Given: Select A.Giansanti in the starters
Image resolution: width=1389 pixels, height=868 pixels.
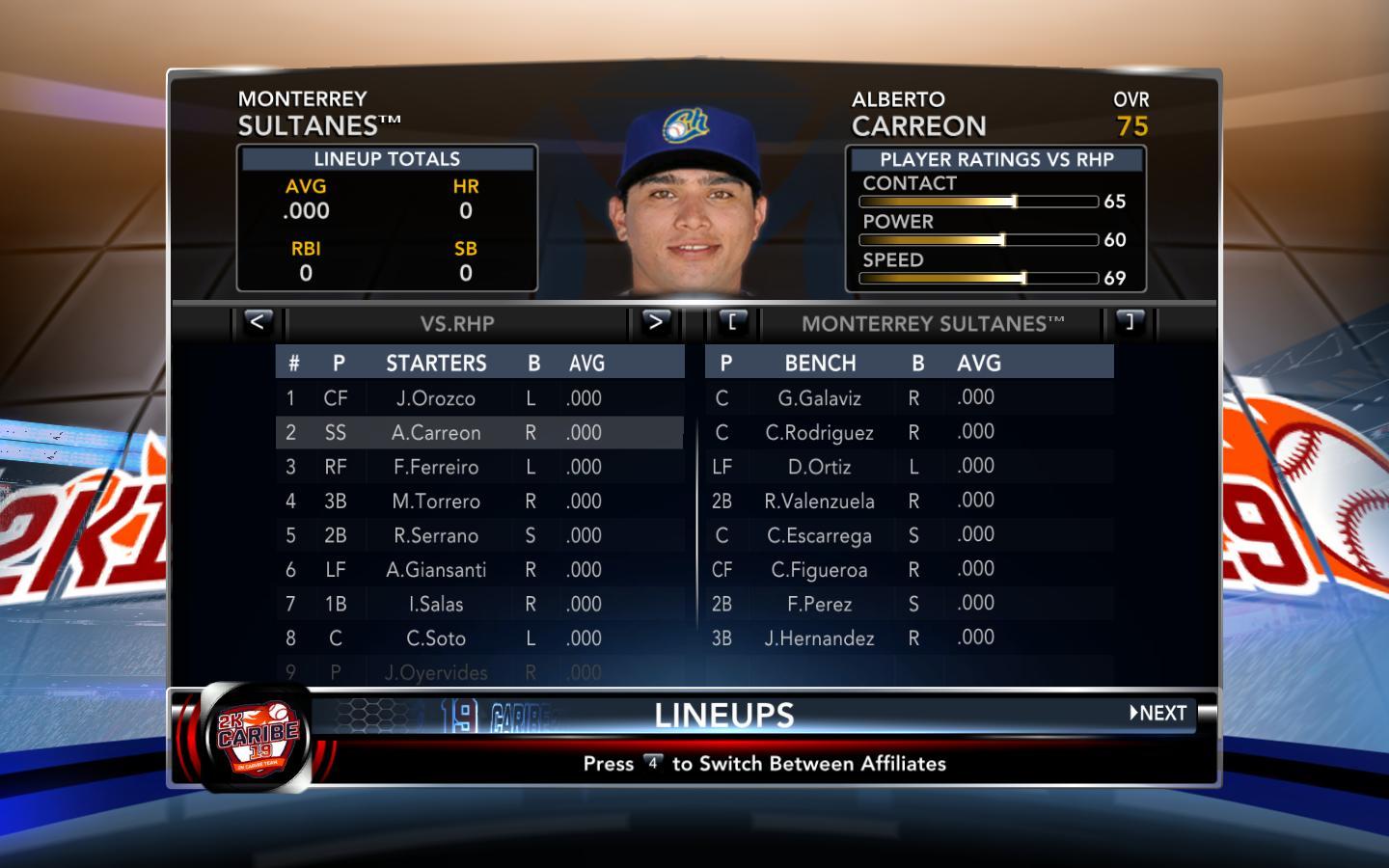Looking at the screenshot, I should click(435, 570).
